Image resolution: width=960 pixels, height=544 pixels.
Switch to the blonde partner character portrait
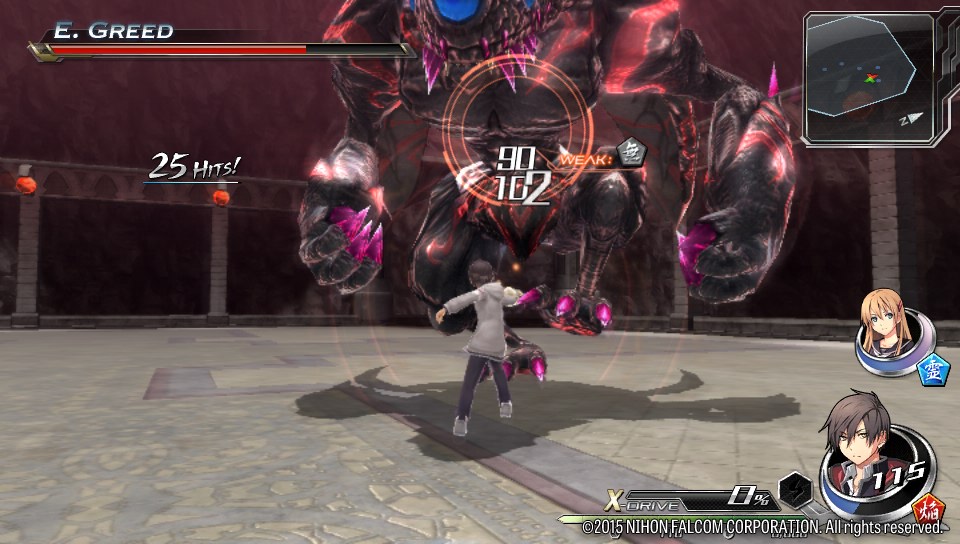pyautogui.click(x=883, y=324)
